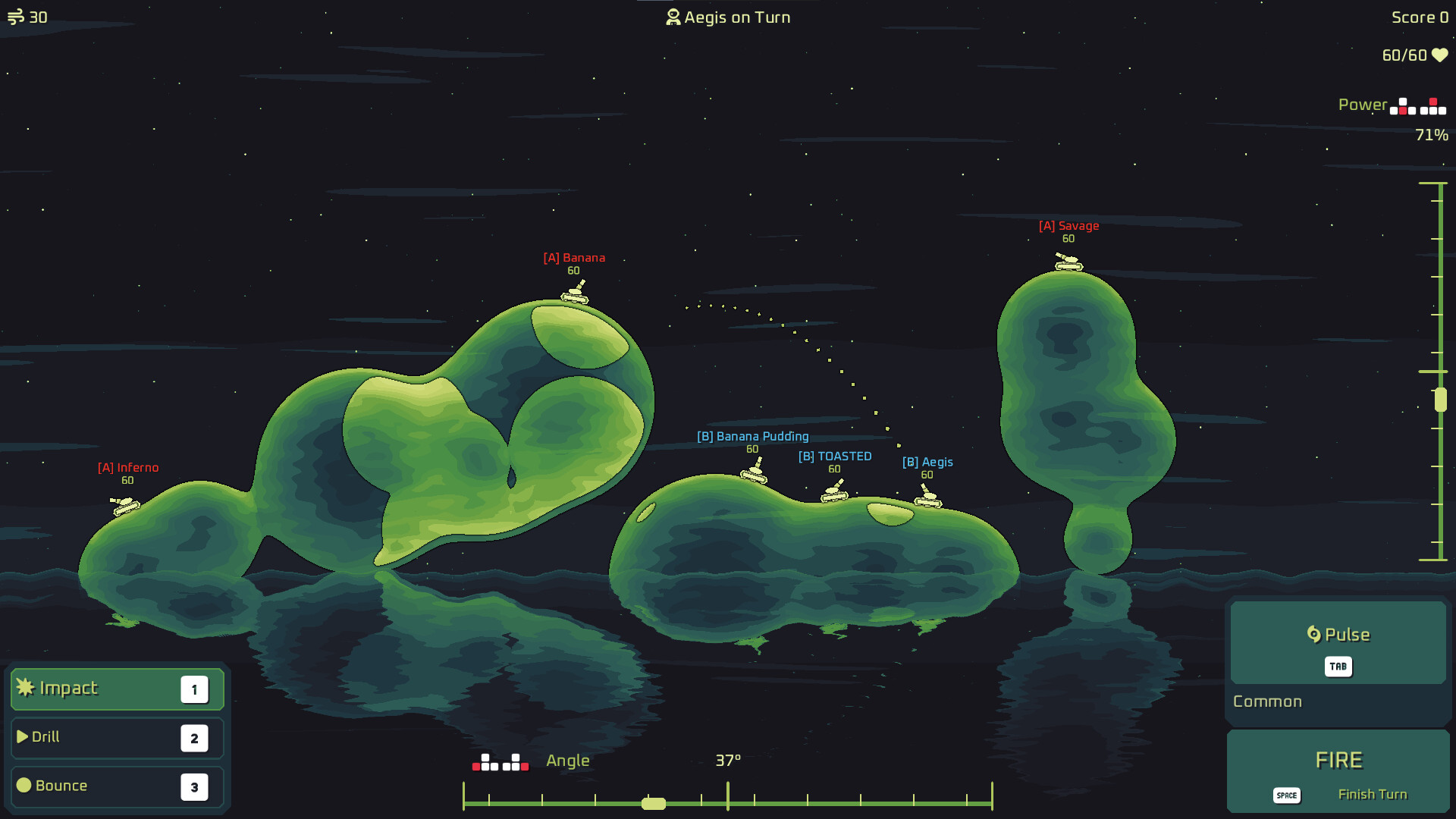Click Finish Turn
Image resolution: width=1456 pixels, height=819 pixels.
(x=1373, y=794)
